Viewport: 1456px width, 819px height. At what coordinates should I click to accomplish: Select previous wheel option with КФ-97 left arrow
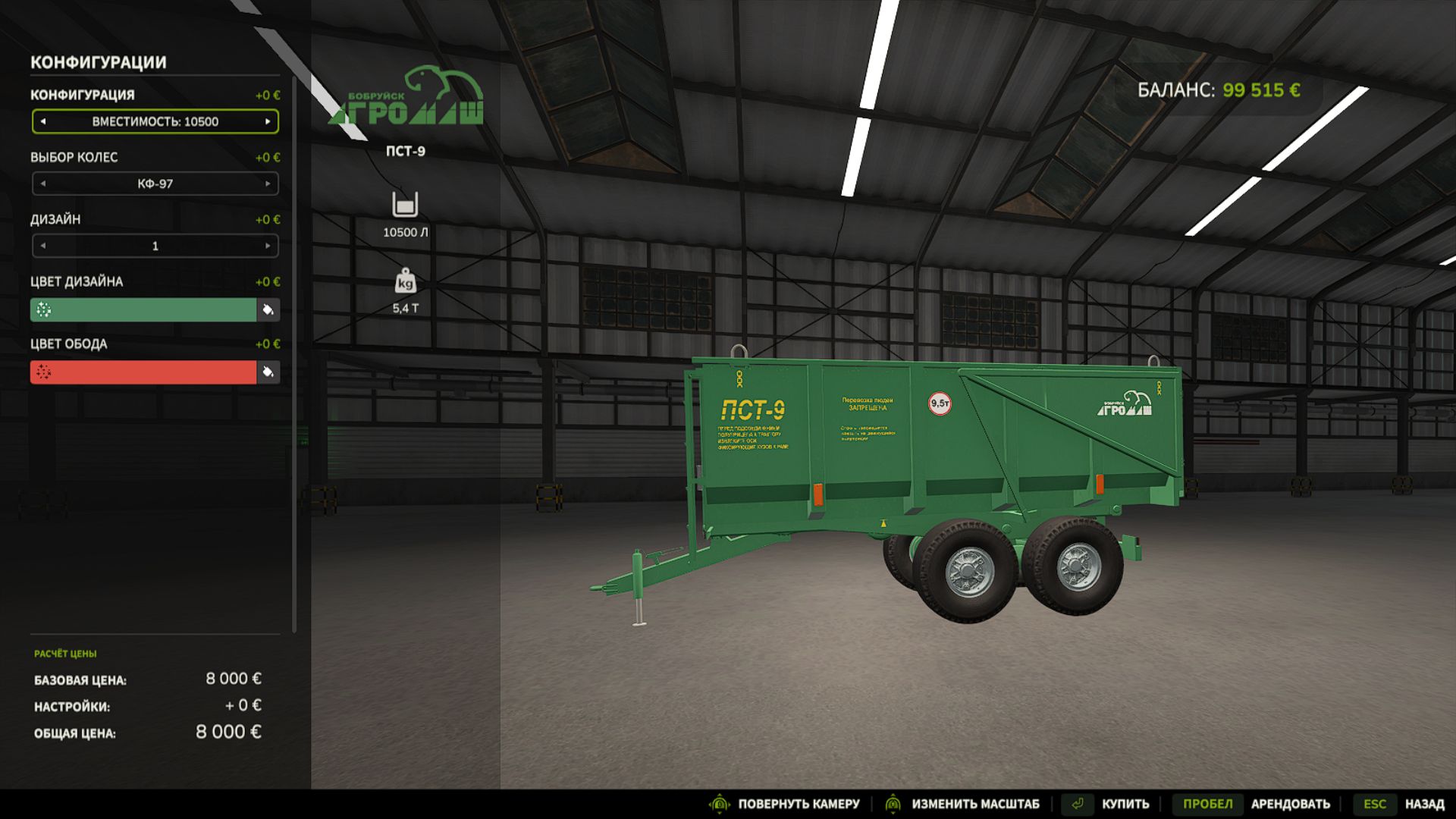pyautogui.click(x=43, y=184)
